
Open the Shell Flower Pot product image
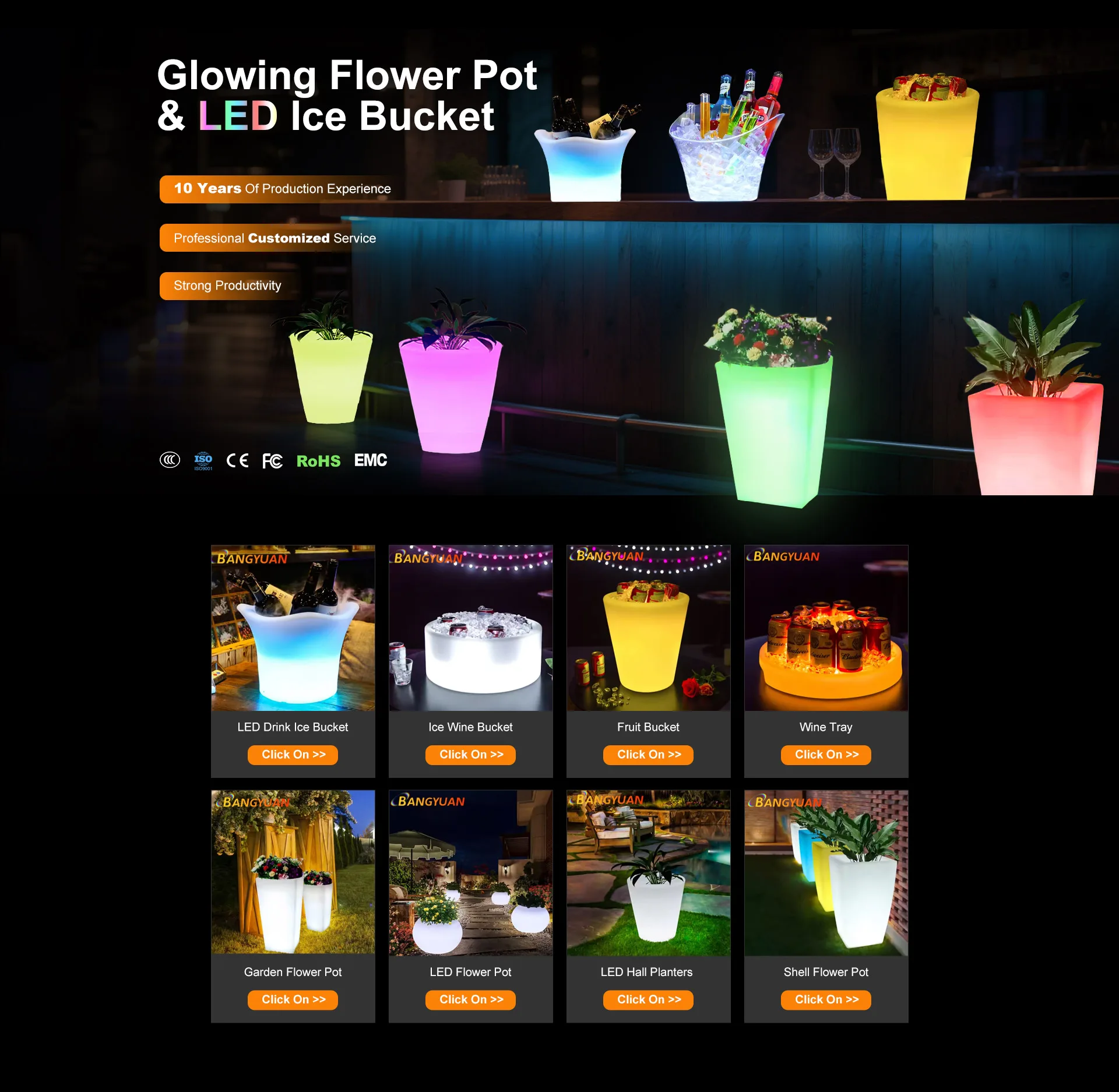826,872
